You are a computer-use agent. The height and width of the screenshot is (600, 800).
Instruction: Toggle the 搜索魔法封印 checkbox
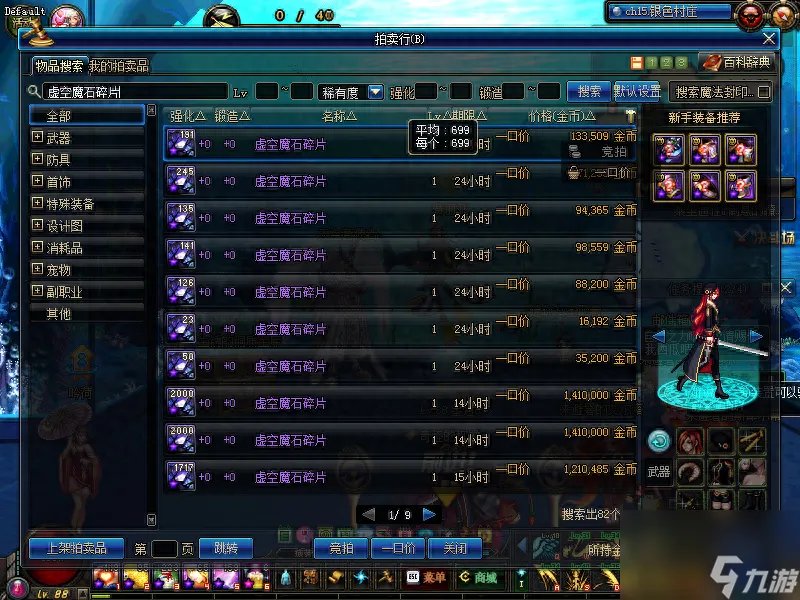pyautogui.click(x=765, y=92)
